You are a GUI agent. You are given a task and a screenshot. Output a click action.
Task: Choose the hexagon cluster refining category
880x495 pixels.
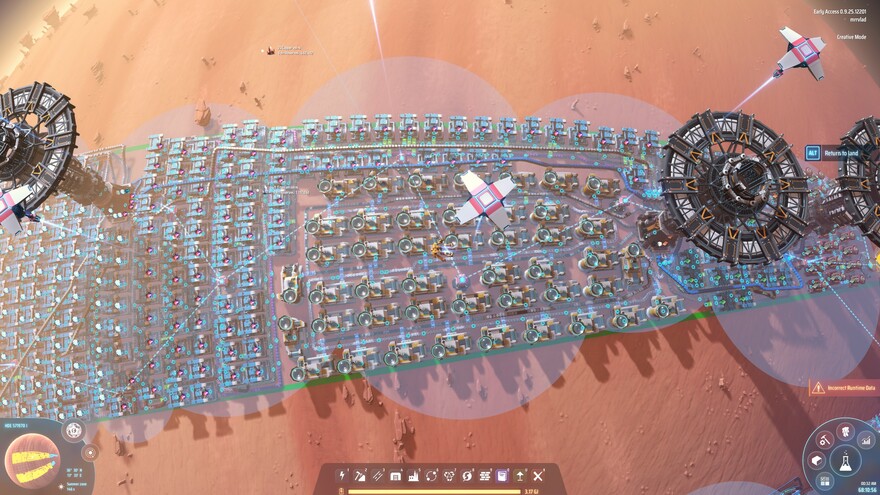pos(450,476)
